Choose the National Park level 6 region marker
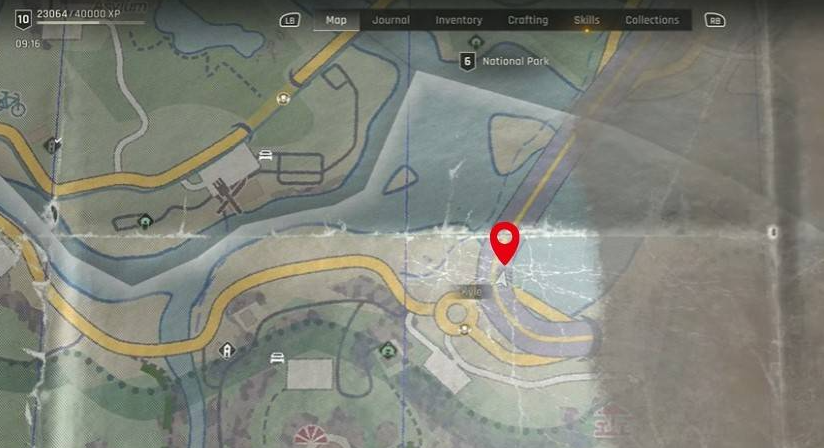This screenshot has height=448, width=824. tap(467, 61)
